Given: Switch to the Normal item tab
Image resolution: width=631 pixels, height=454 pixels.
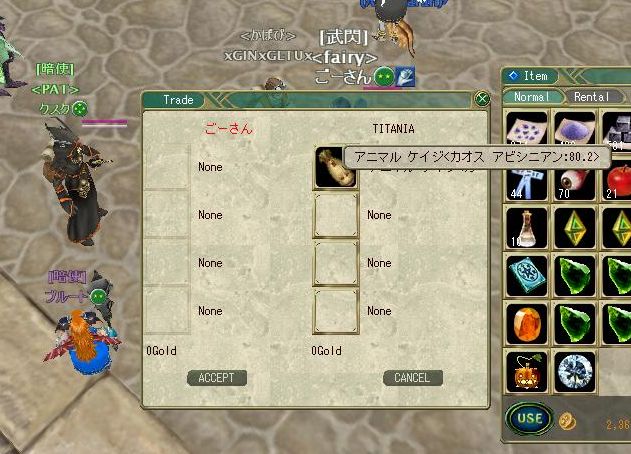Looking at the screenshot, I should (532, 97).
